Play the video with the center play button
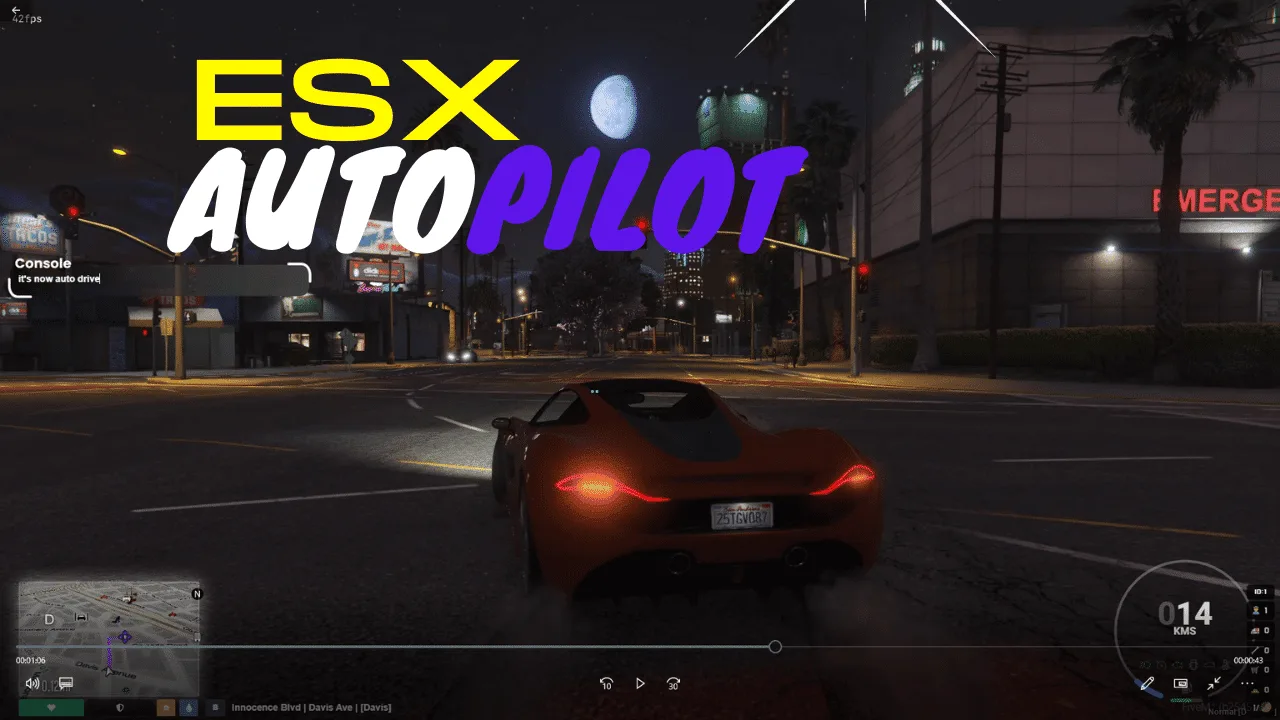Viewport: 1280px width, 720px height. 641,682
